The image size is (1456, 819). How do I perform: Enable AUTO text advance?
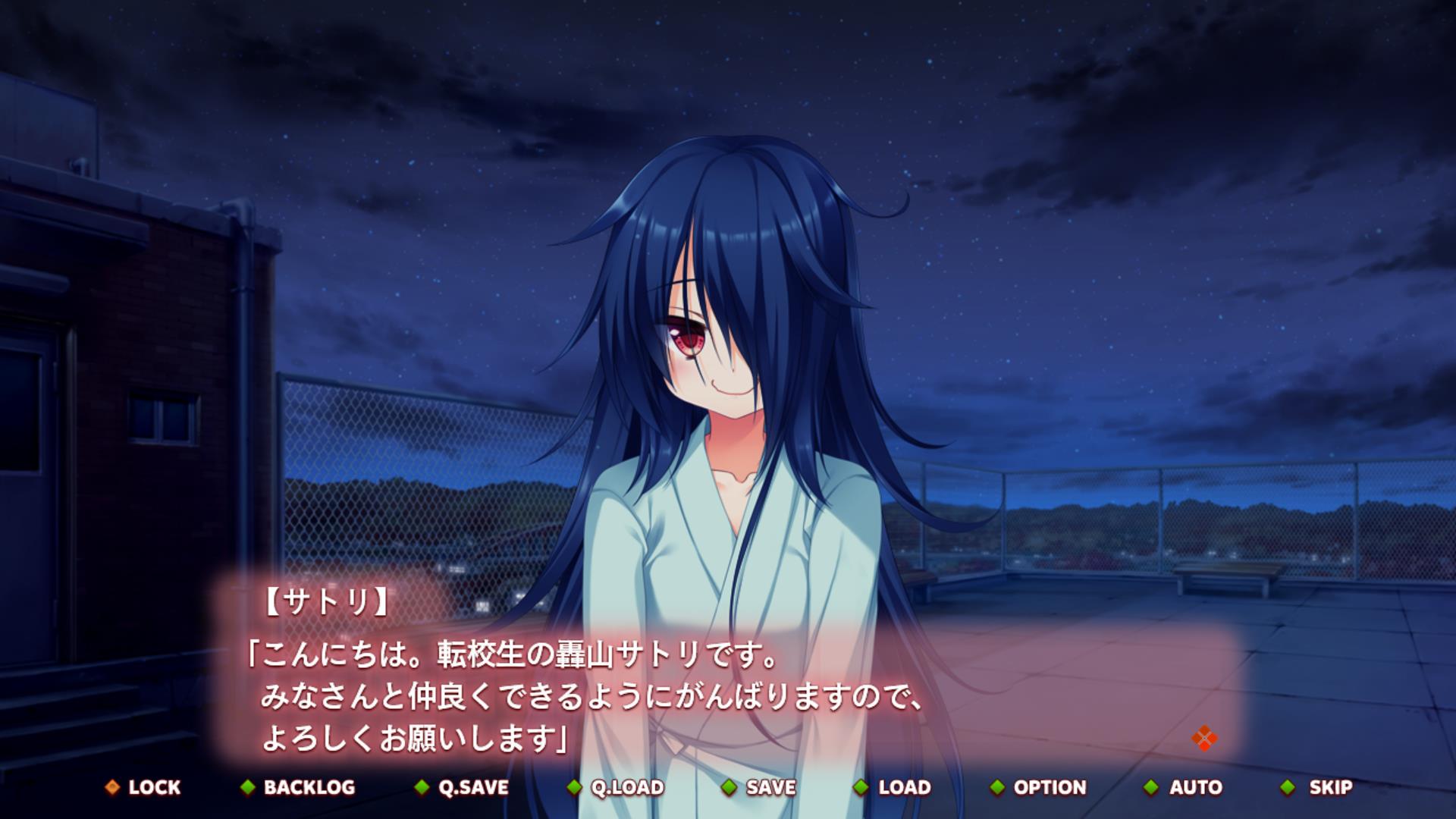click(1185, 787)
